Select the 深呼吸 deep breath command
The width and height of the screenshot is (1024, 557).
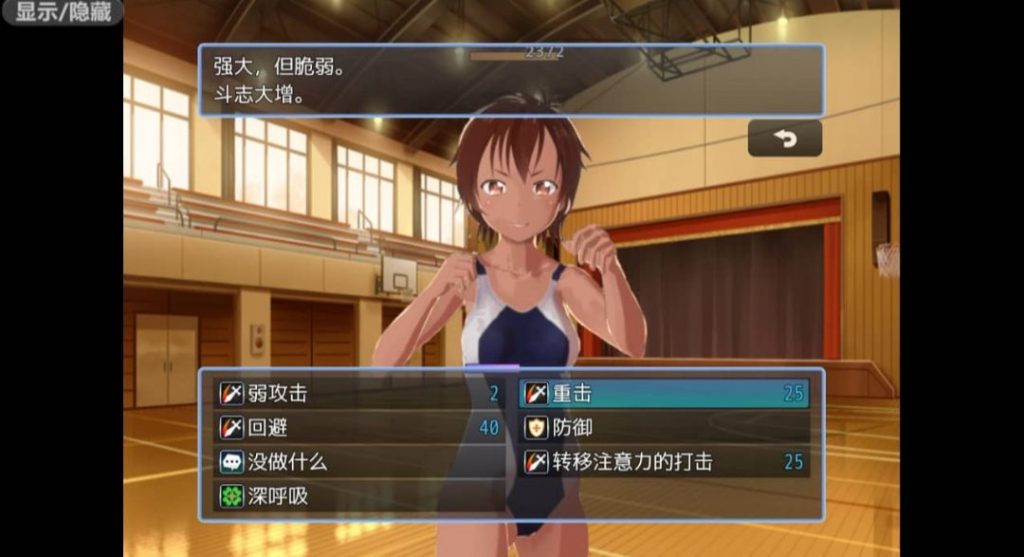tap(360, 496)
